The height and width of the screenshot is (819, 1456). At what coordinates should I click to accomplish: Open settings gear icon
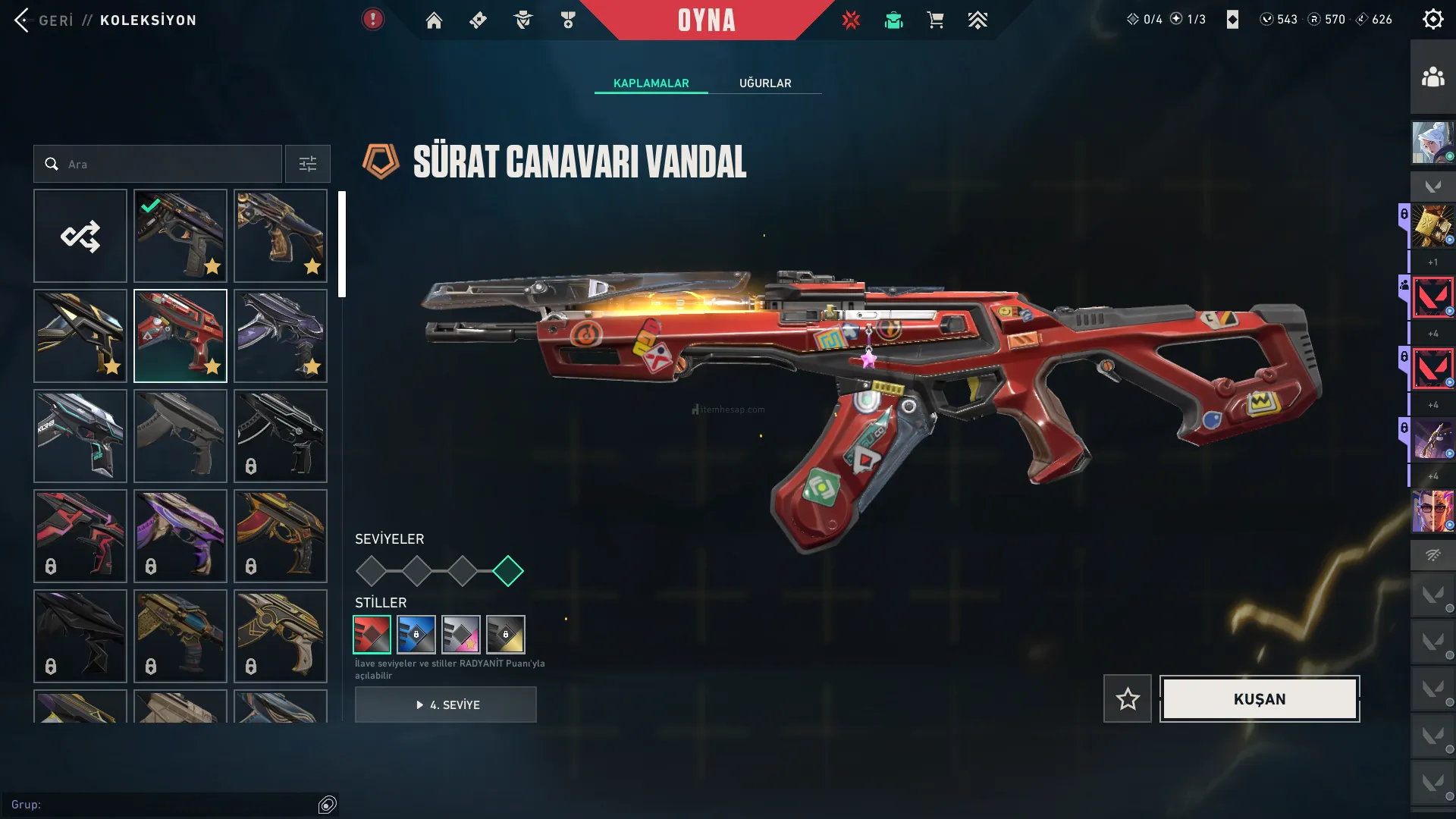click(1432, 20)
